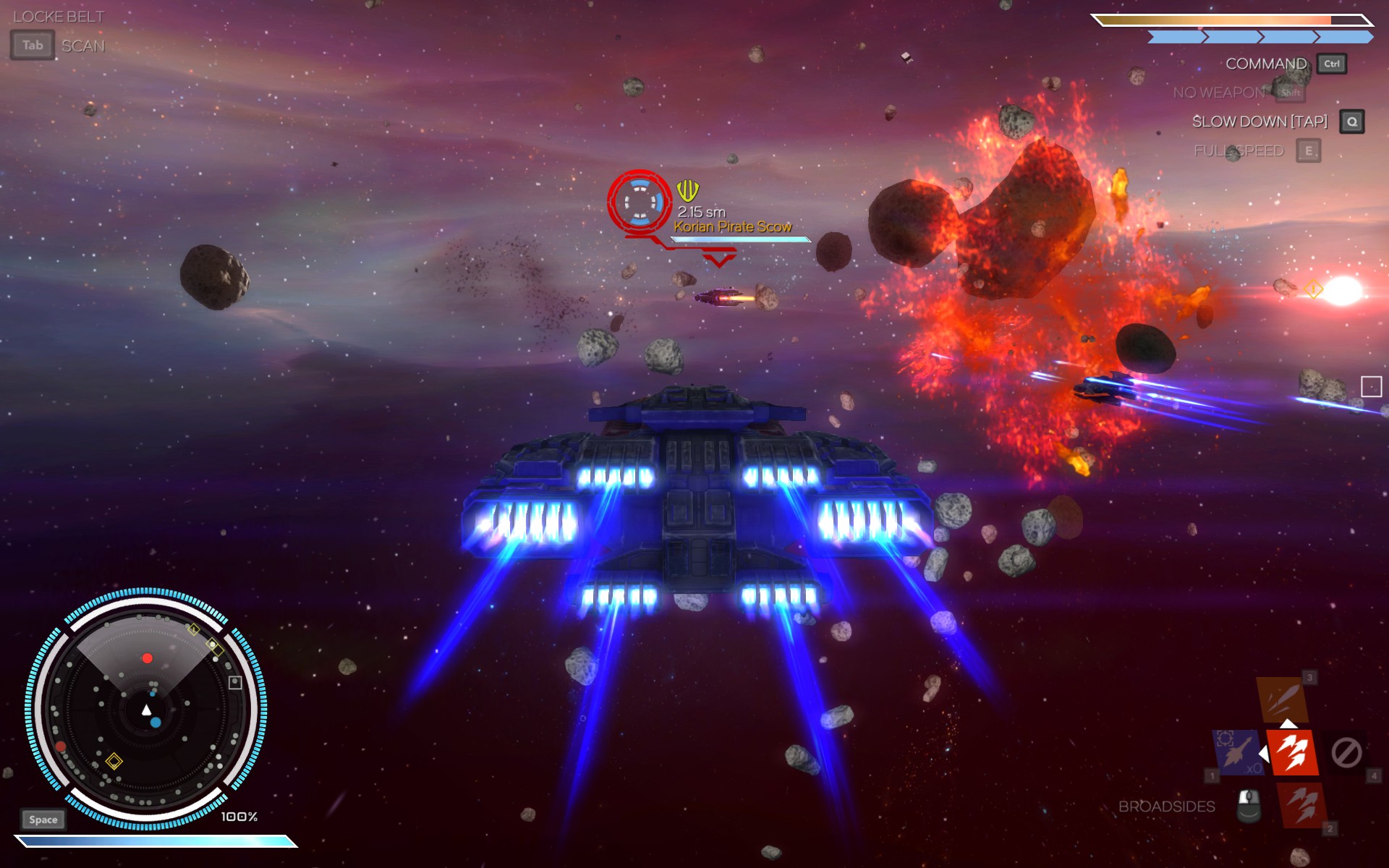Select the dimmed dark-red triple-rocket slot
This screenshot has width=1389, height=868.
(1303, 805)
